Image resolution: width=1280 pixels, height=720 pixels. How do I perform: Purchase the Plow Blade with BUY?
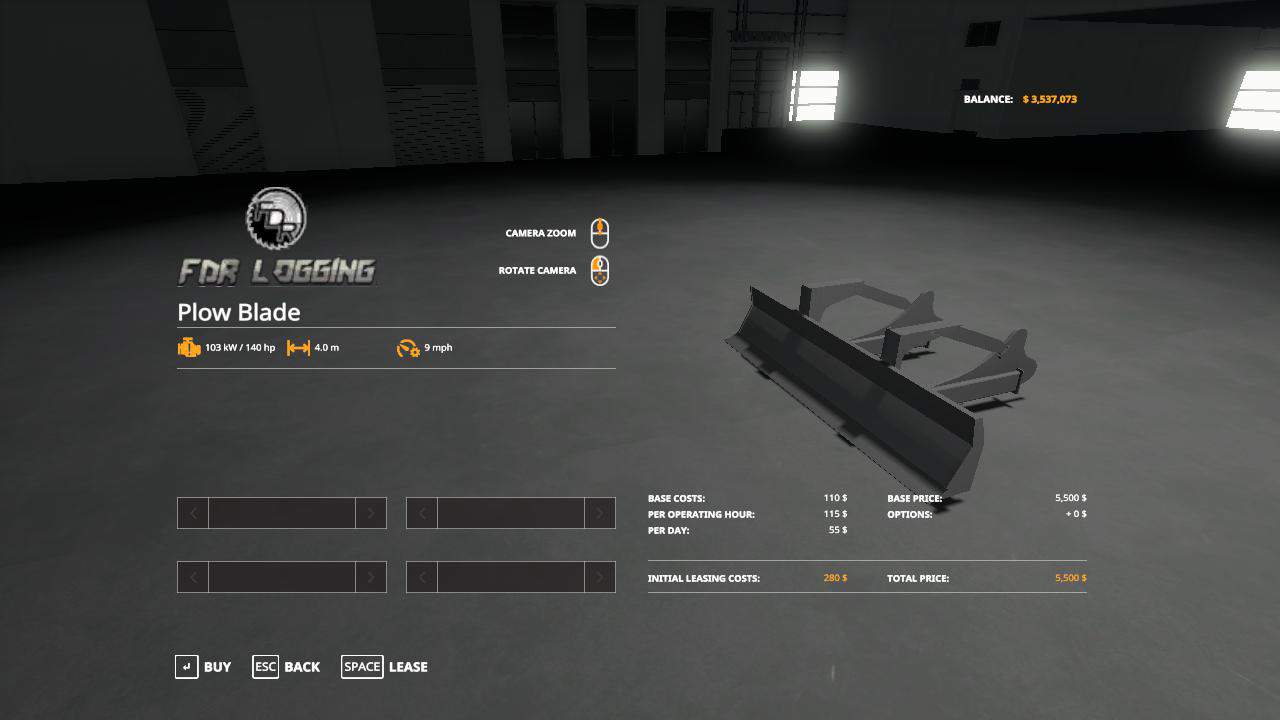point(217,667)
